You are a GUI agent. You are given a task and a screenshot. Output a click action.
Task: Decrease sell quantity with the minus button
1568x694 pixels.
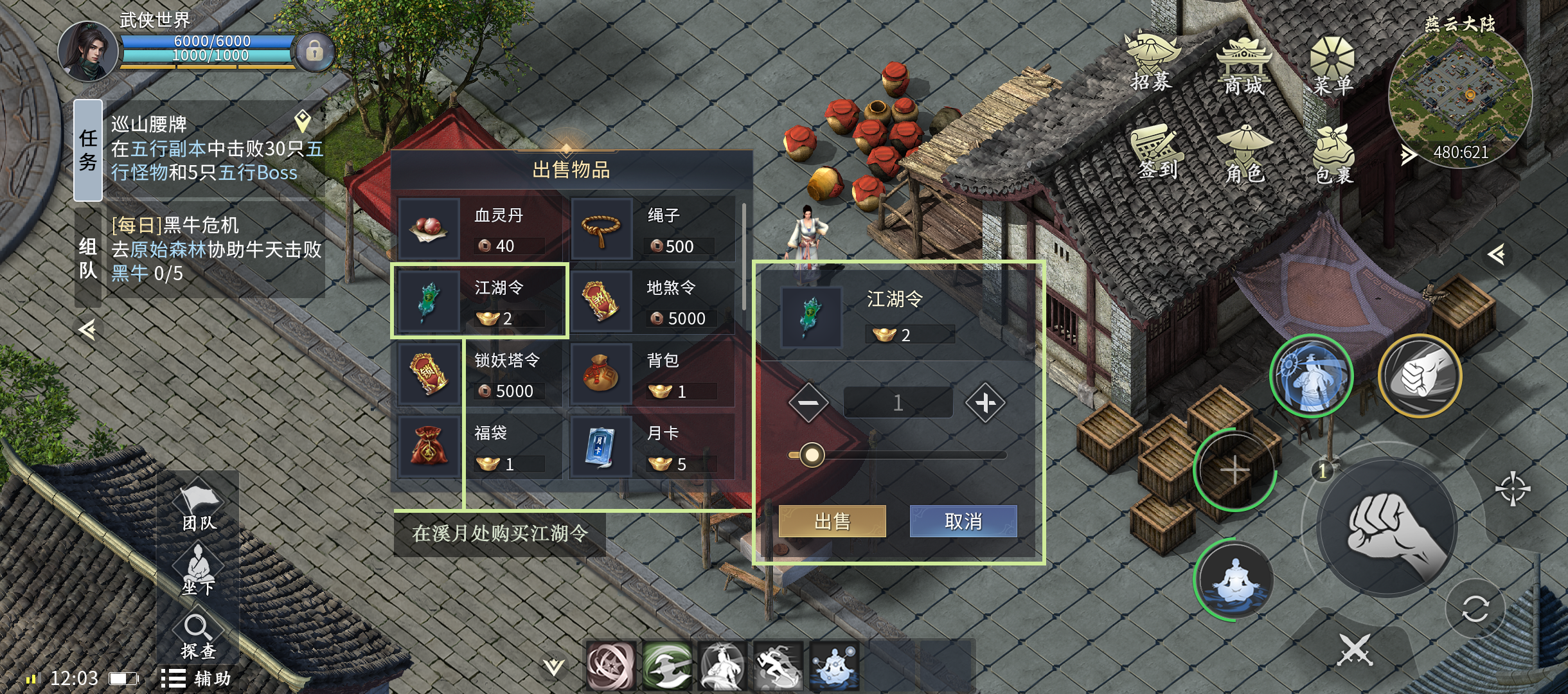click(808, 403)
